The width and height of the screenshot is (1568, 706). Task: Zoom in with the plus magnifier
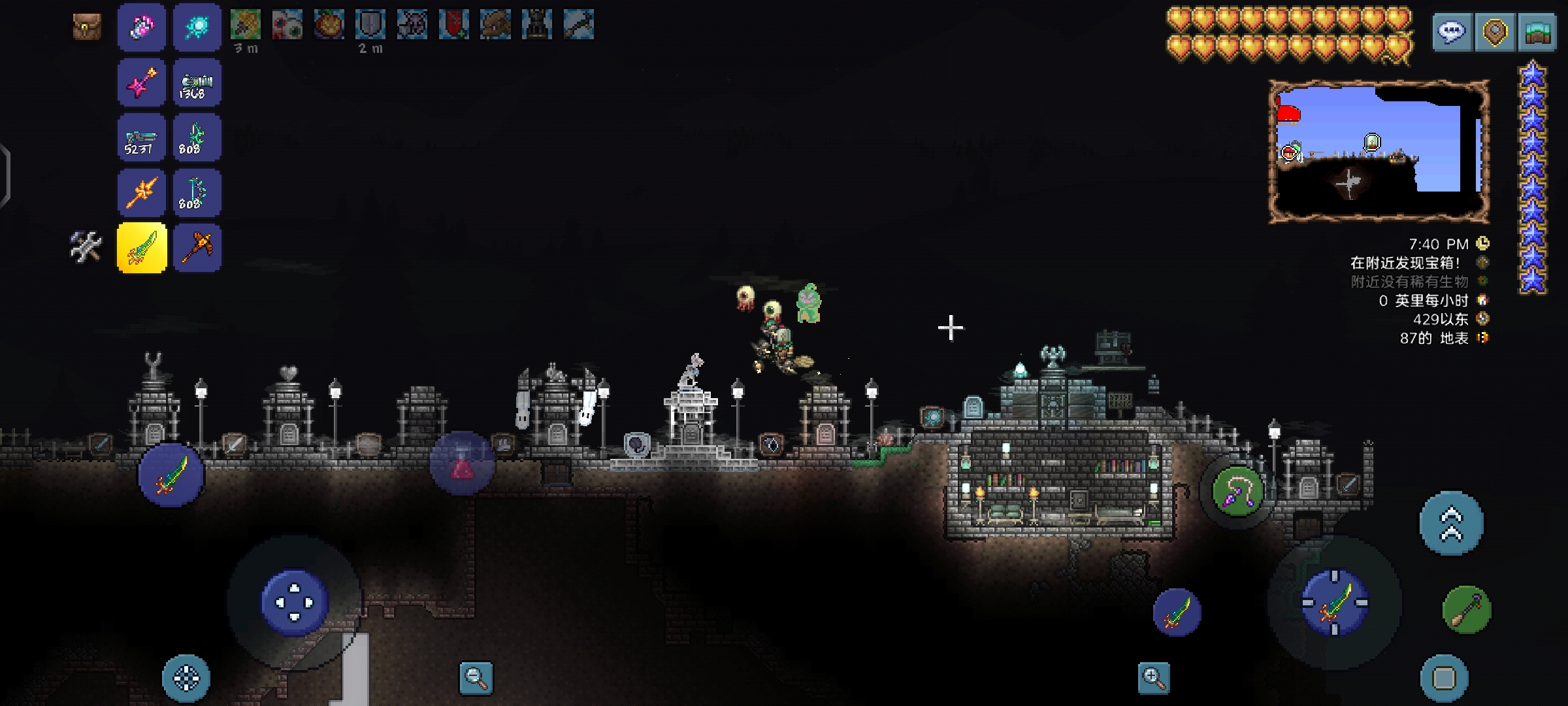1154,678
